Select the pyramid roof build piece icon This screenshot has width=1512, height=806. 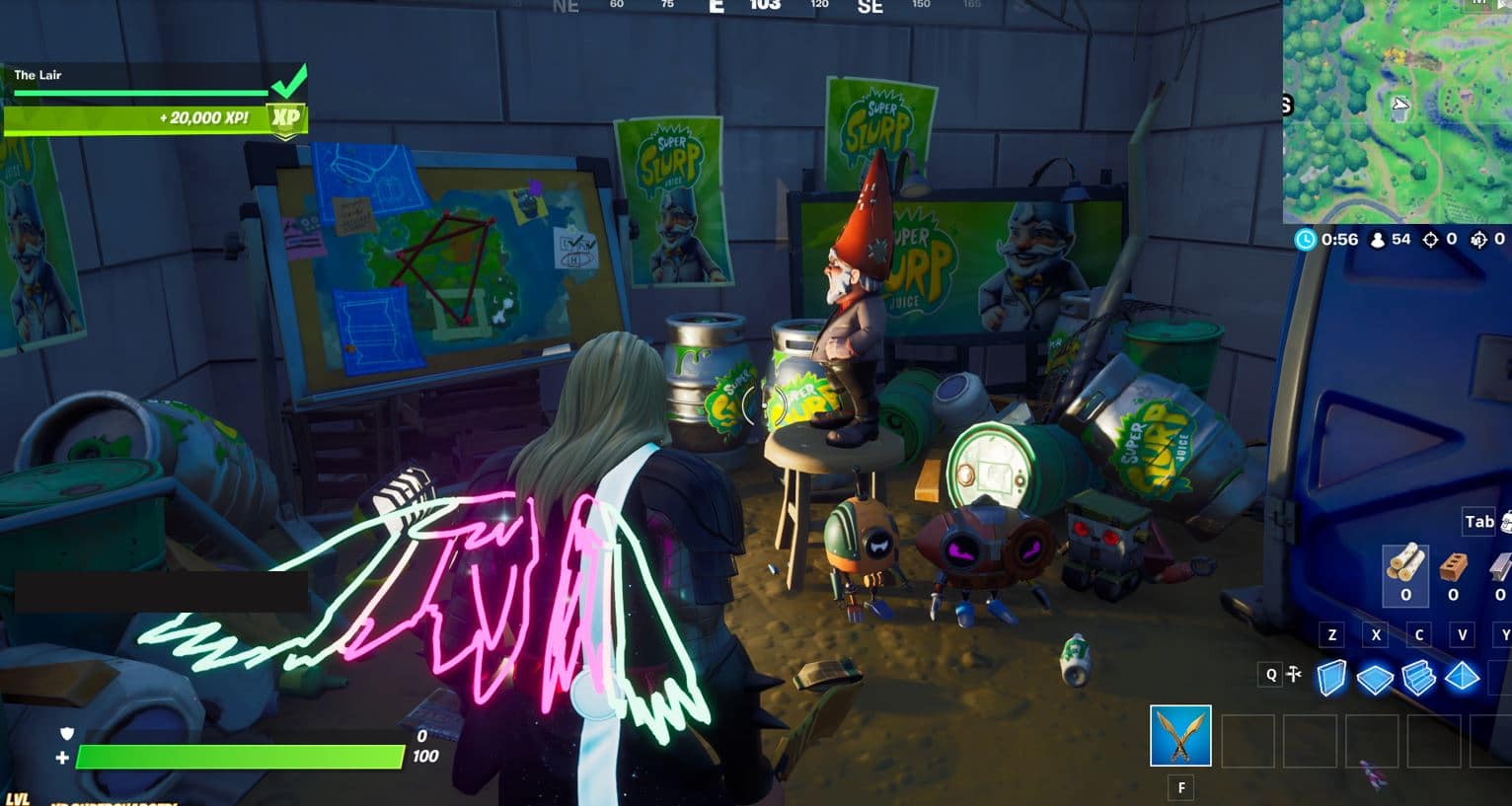pos(1463,676)
